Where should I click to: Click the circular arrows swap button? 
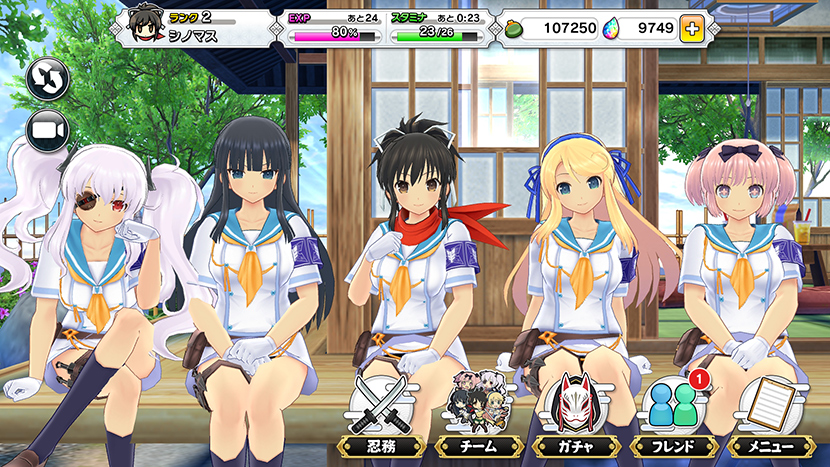click(x=47, y=79)
